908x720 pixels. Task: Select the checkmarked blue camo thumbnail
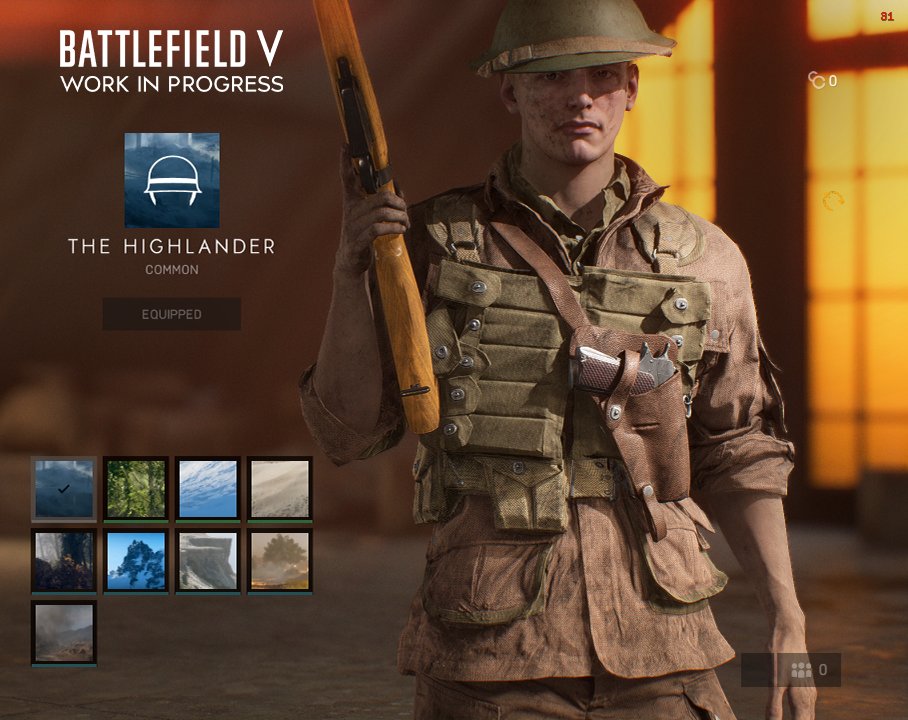64,489
